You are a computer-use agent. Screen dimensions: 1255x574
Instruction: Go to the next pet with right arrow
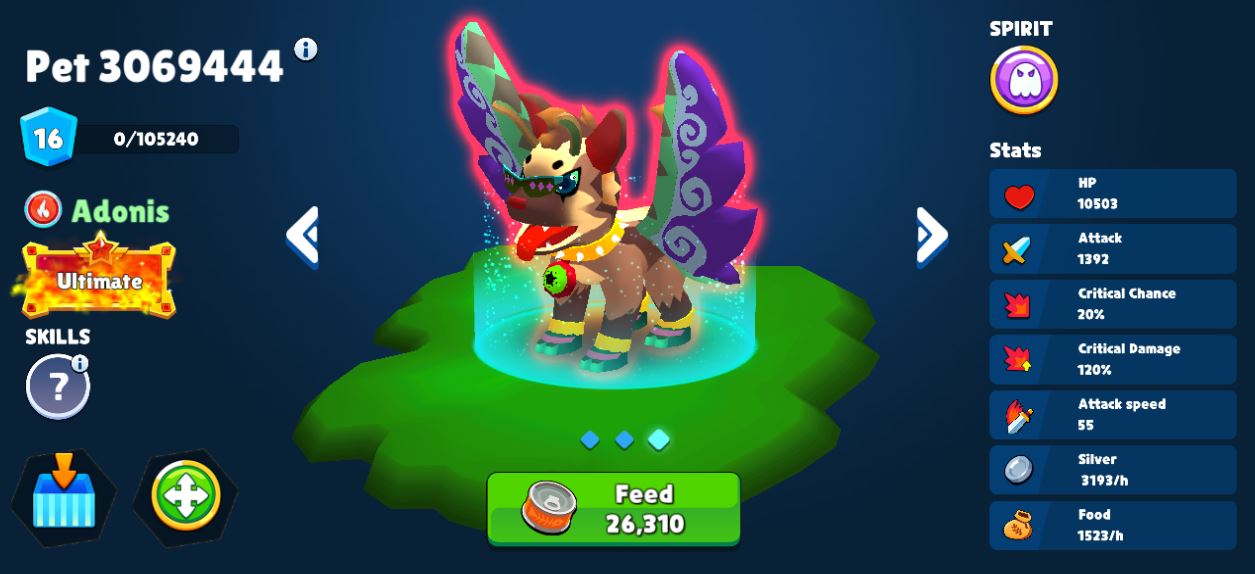pos(931,236)
